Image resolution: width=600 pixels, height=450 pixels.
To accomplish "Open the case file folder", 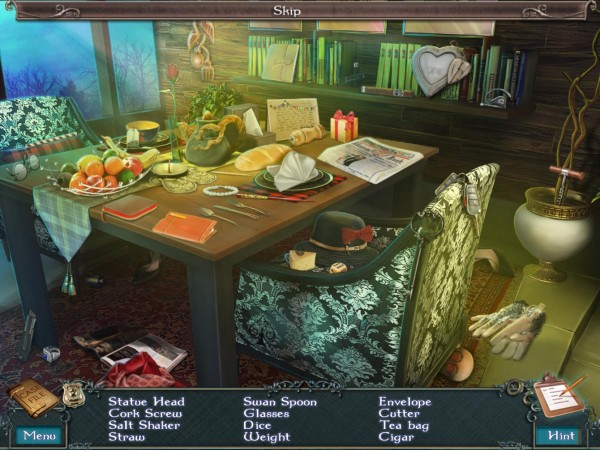I will pyautogui.click(x=33, y=397).
